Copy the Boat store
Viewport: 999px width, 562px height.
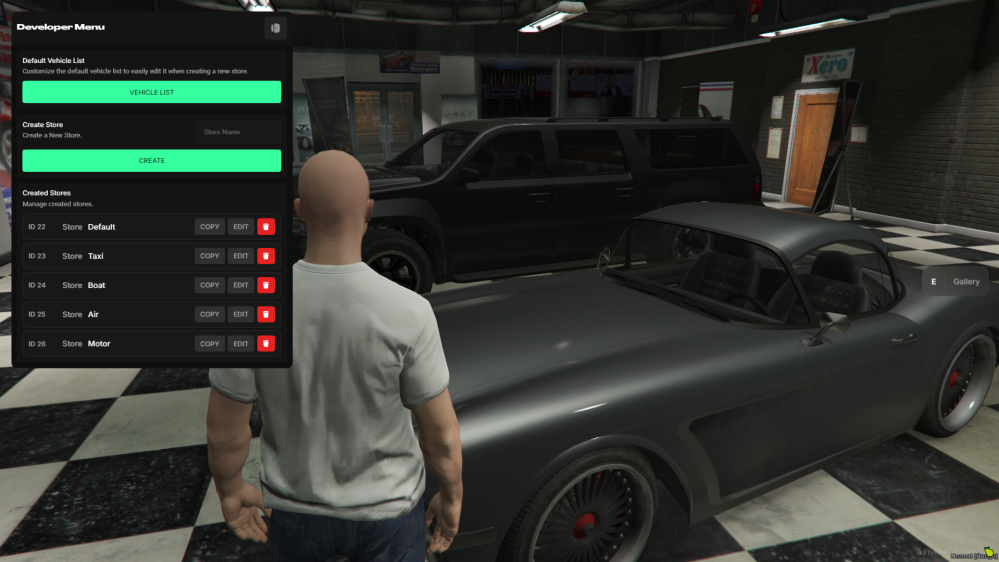[x=210, y=285]
